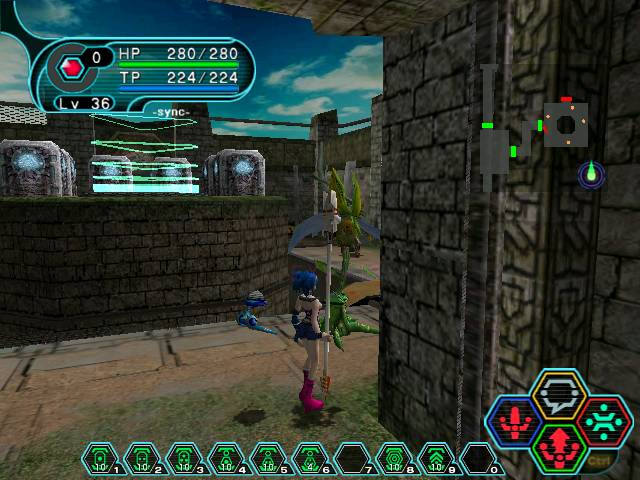640x480 pixels.
Task: Choose the red-bordered teal symbol action hexagon
Action: tap(604, 421)
